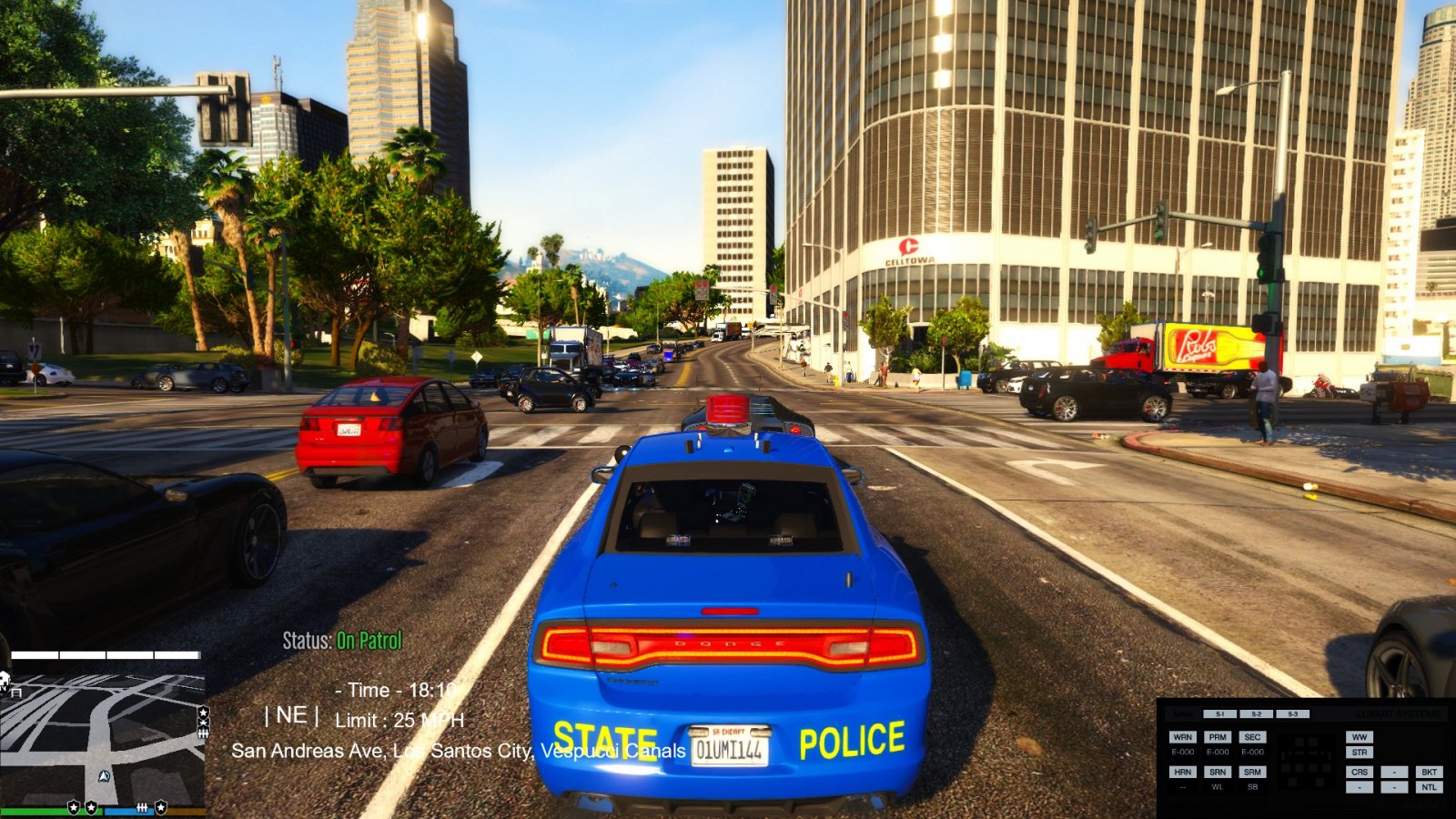Choose the S-3 tab
Image resolution: width=1456 pixels, height=819 pixels.
1292,714
